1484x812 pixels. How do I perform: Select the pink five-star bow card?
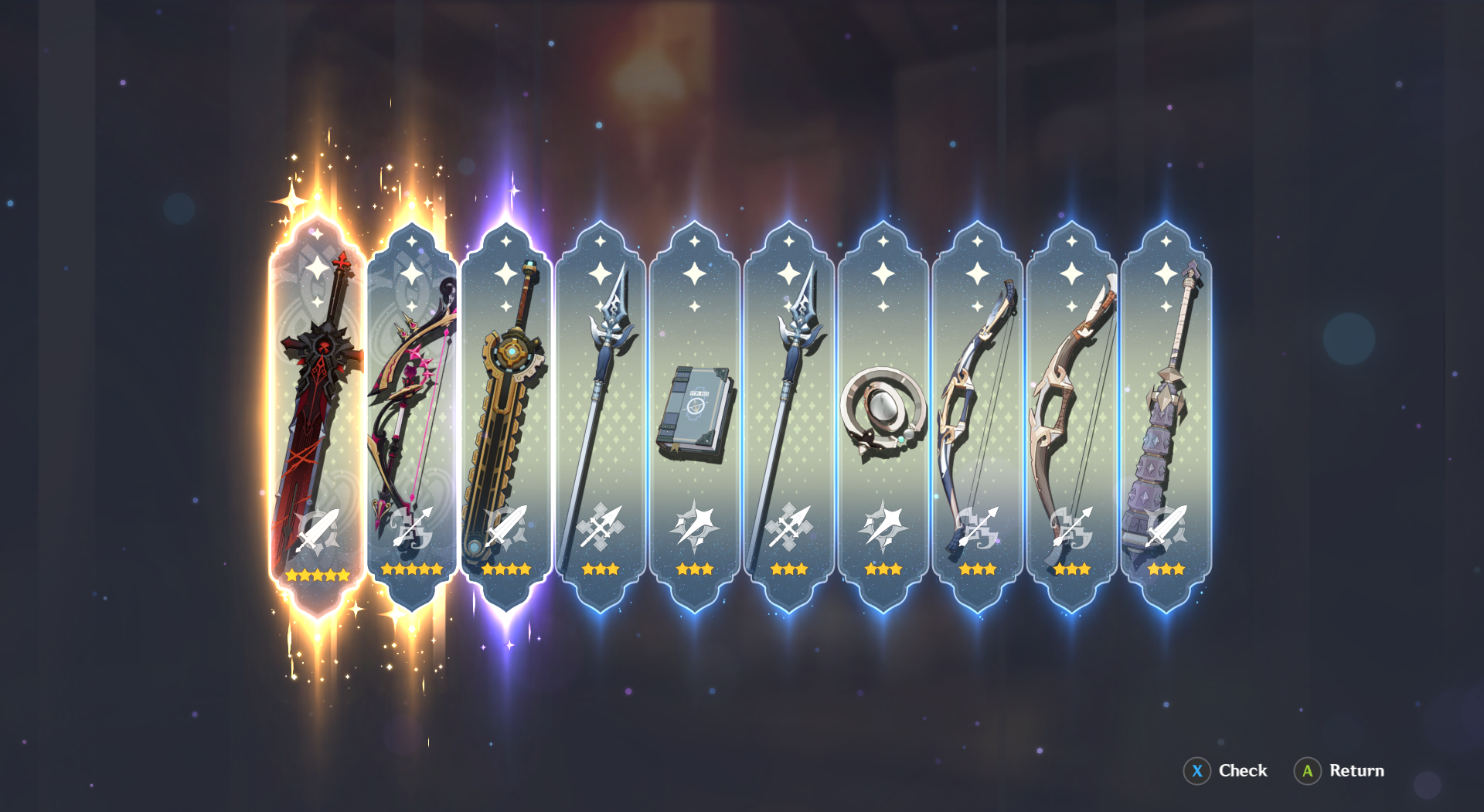tap(410, 402)
